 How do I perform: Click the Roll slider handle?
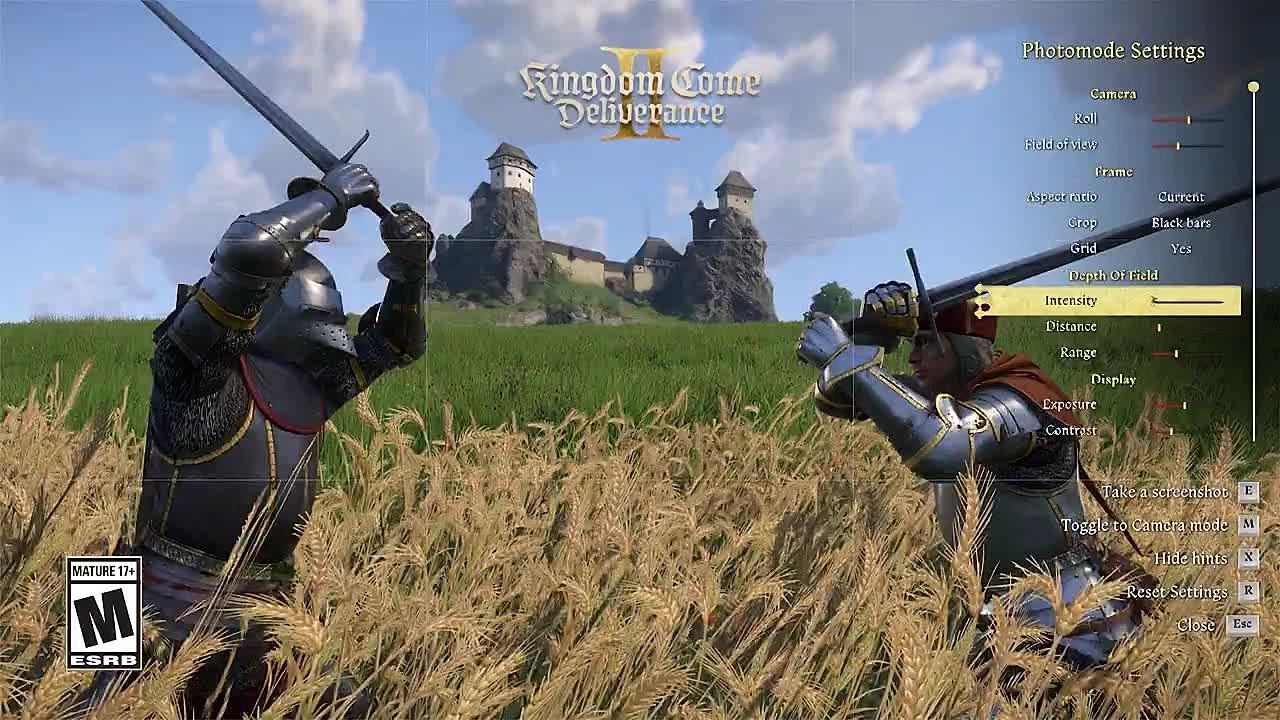pos(1189,118)
